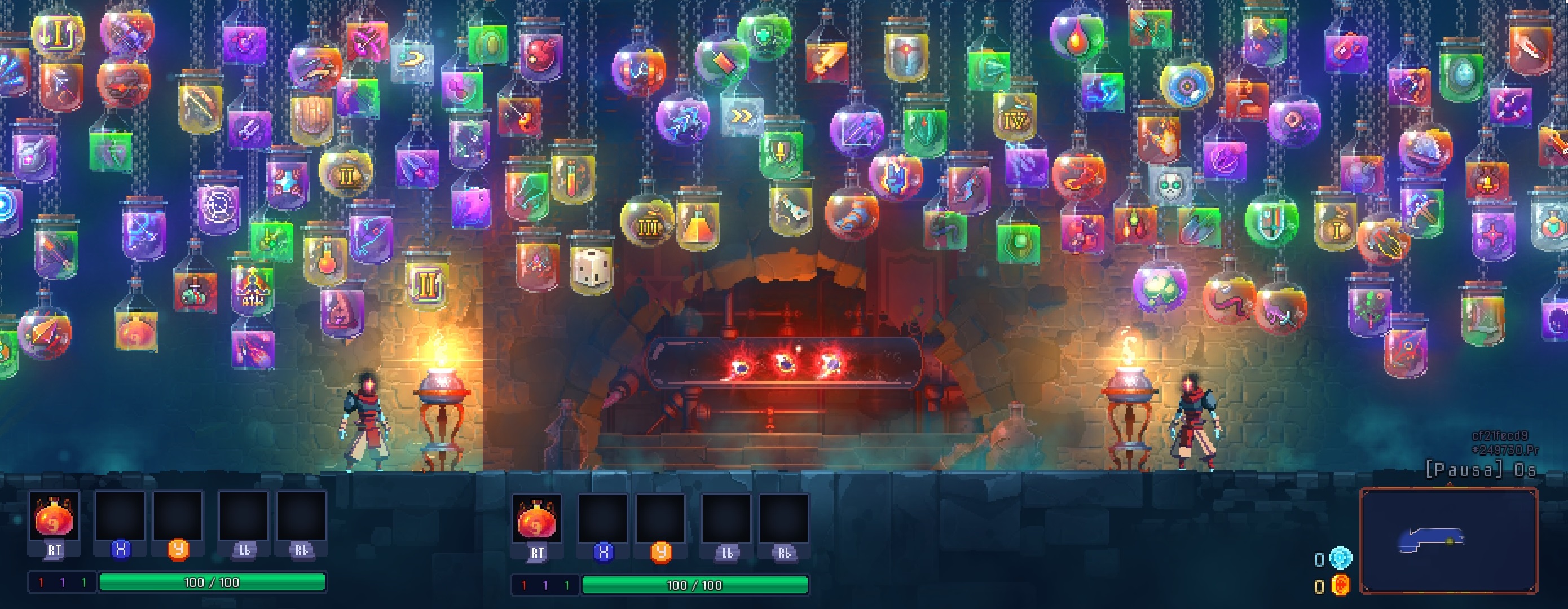The width and height of the screenshot is (1568, 609).
Task: Click the yellow double-arrow speed jar
Action: point(743,116)
